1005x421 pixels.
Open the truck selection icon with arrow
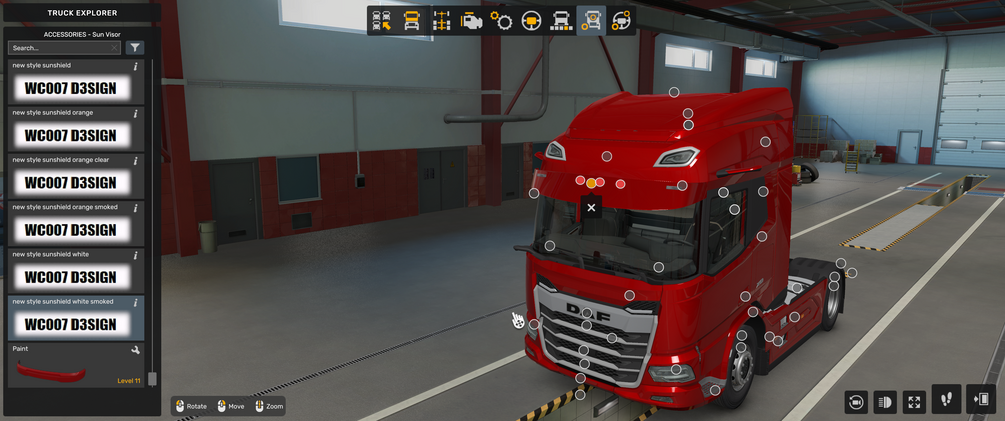pyautogui.click(x=381, y=21)
